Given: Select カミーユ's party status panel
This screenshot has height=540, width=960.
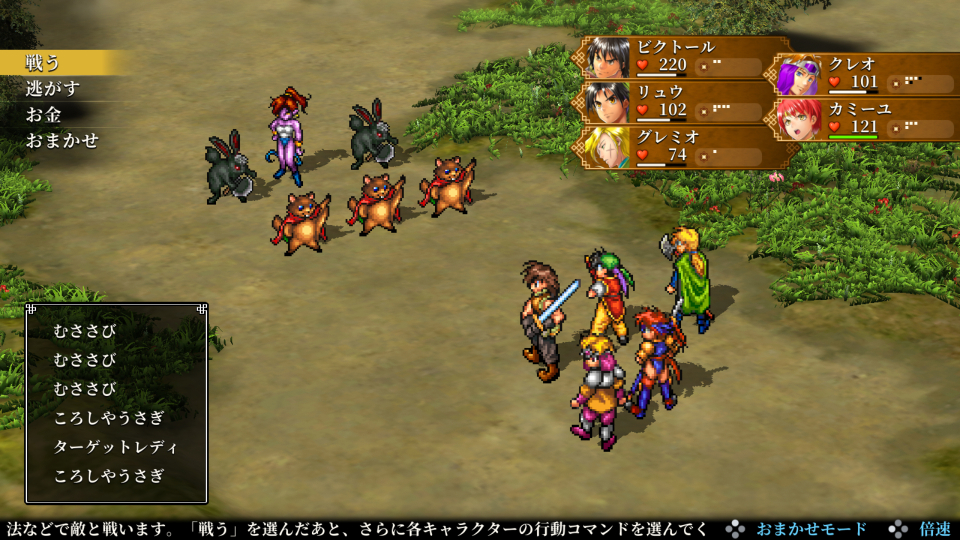Looking at the screenshot, I should tap(866, 119).
